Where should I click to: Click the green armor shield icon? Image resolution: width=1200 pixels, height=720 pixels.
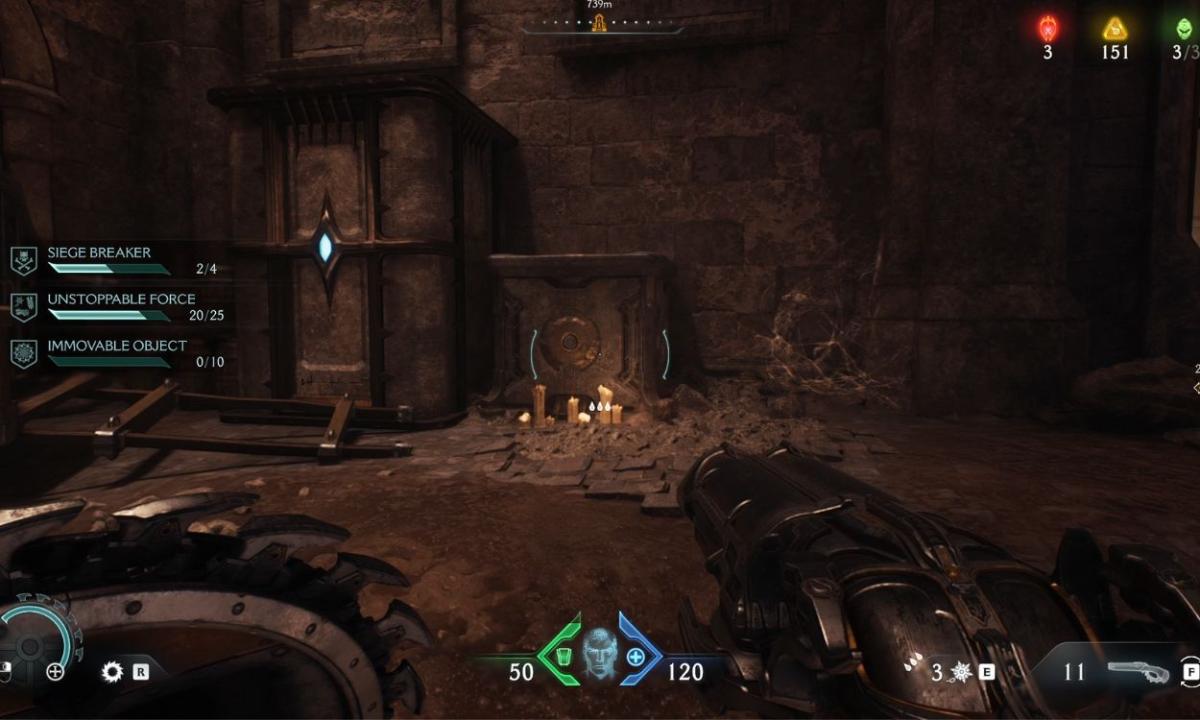[562, 656]
